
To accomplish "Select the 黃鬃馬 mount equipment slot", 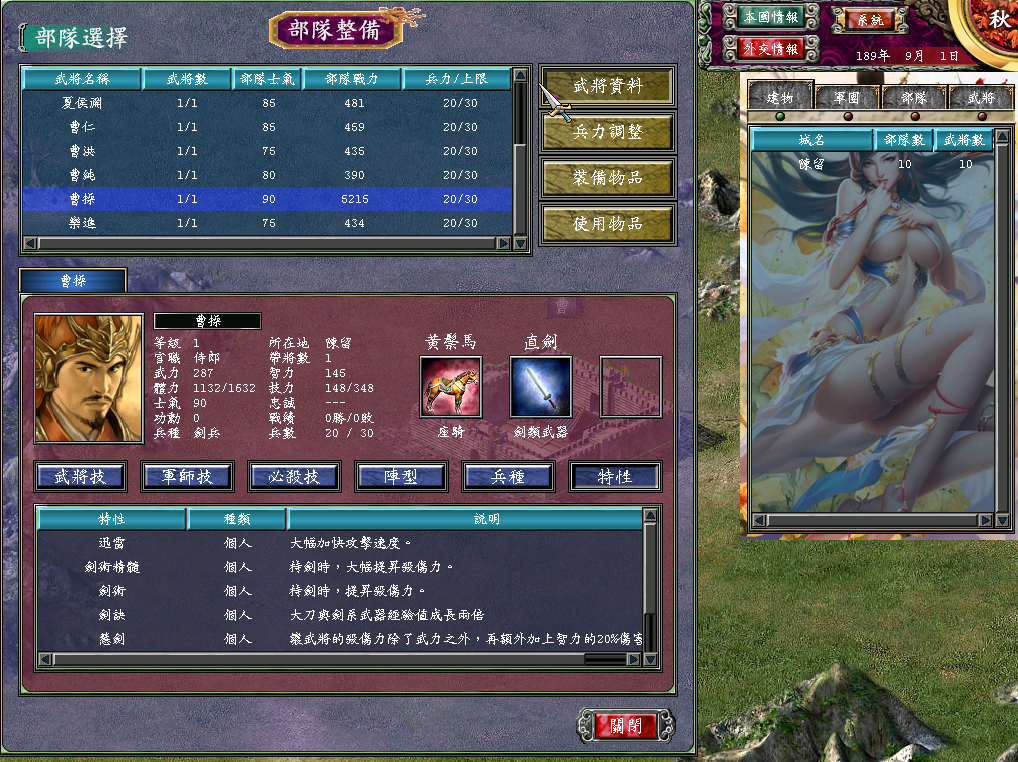I will click(x=450, y=386).
